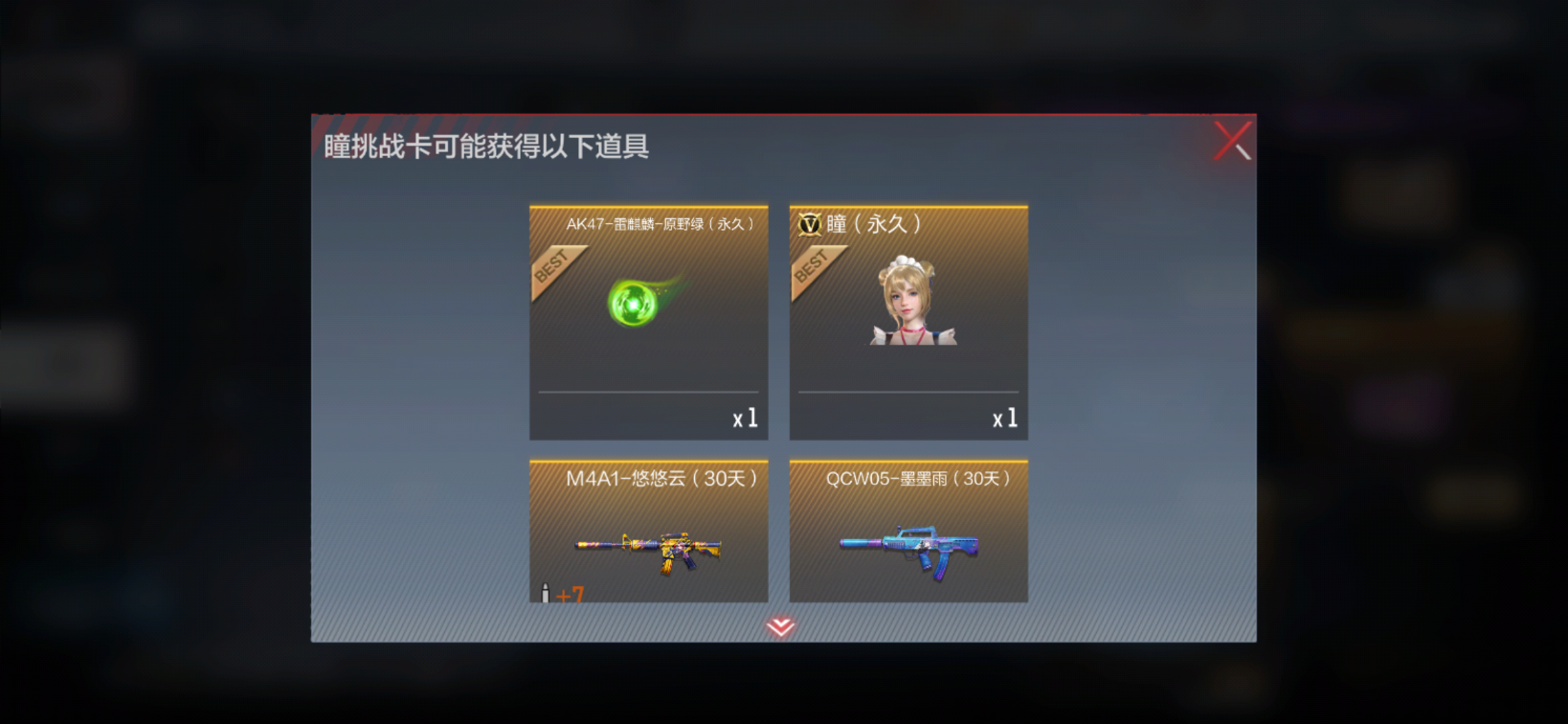
Task: Expand more rewards with the red down chevron
Action: click(779, 627)
